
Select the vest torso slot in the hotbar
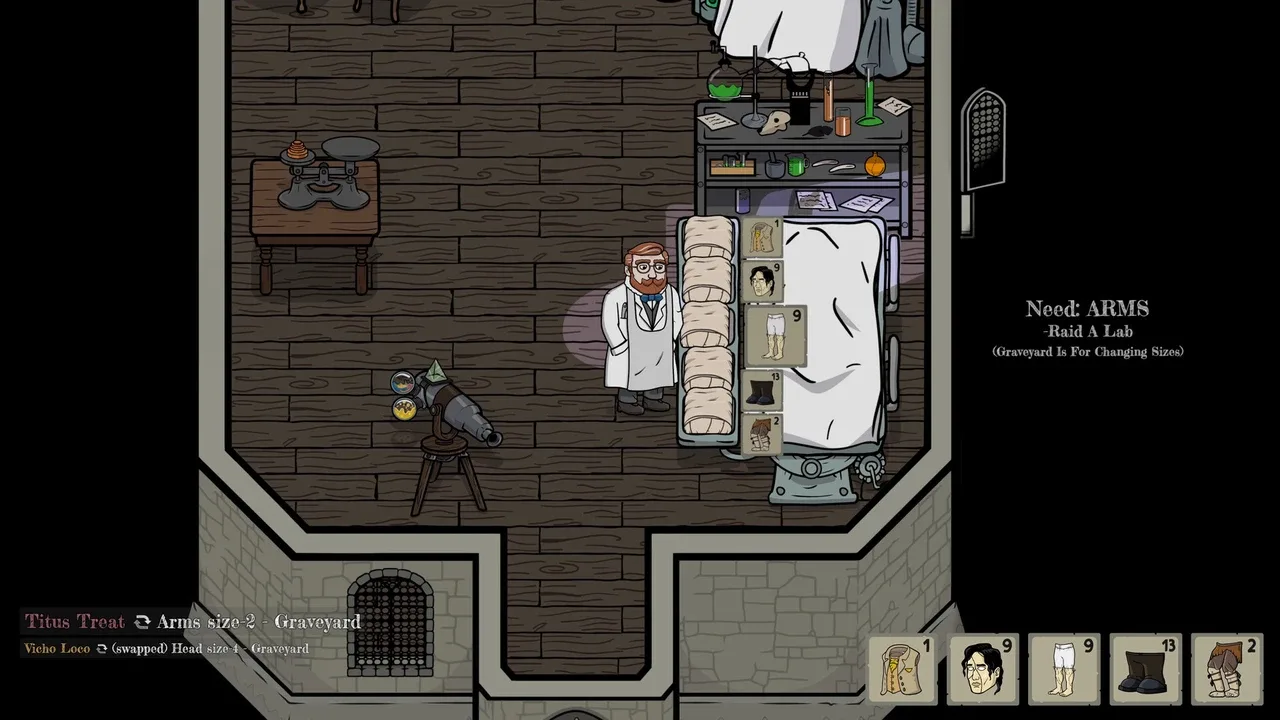(x=902, y=668)
